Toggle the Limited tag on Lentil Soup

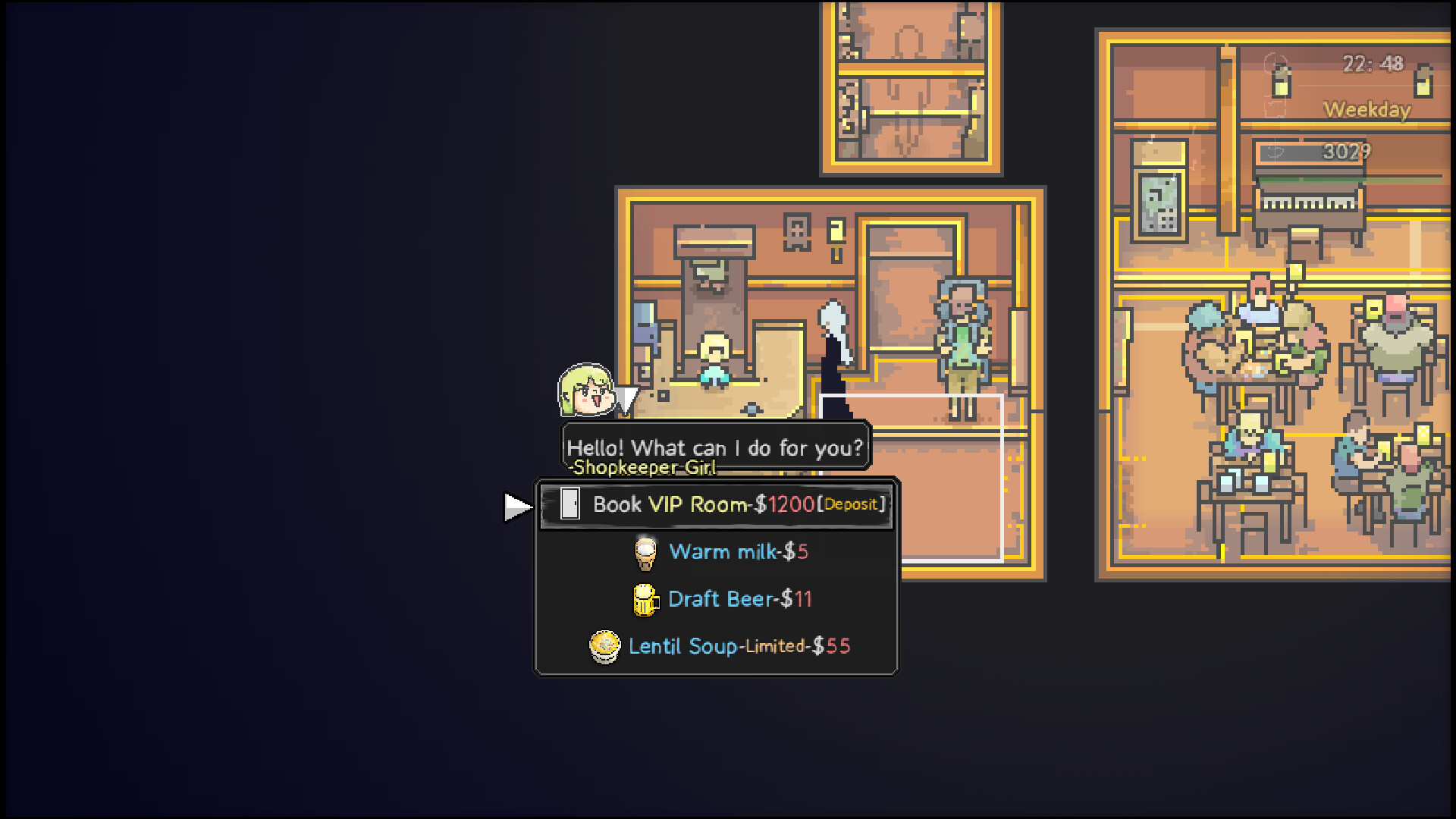[x=775, y=646]
